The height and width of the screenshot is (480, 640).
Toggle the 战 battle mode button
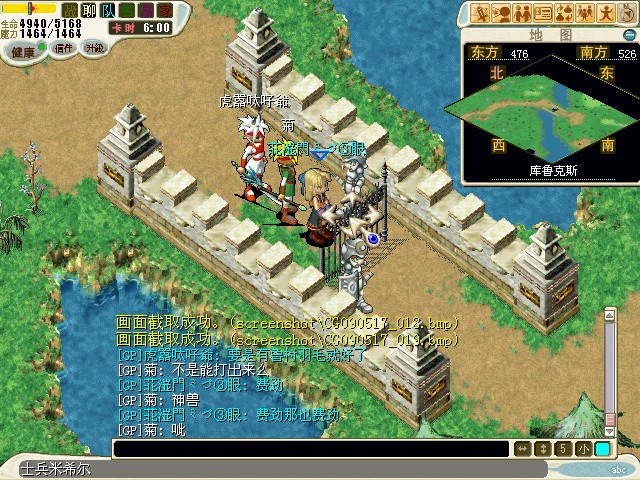69,10
